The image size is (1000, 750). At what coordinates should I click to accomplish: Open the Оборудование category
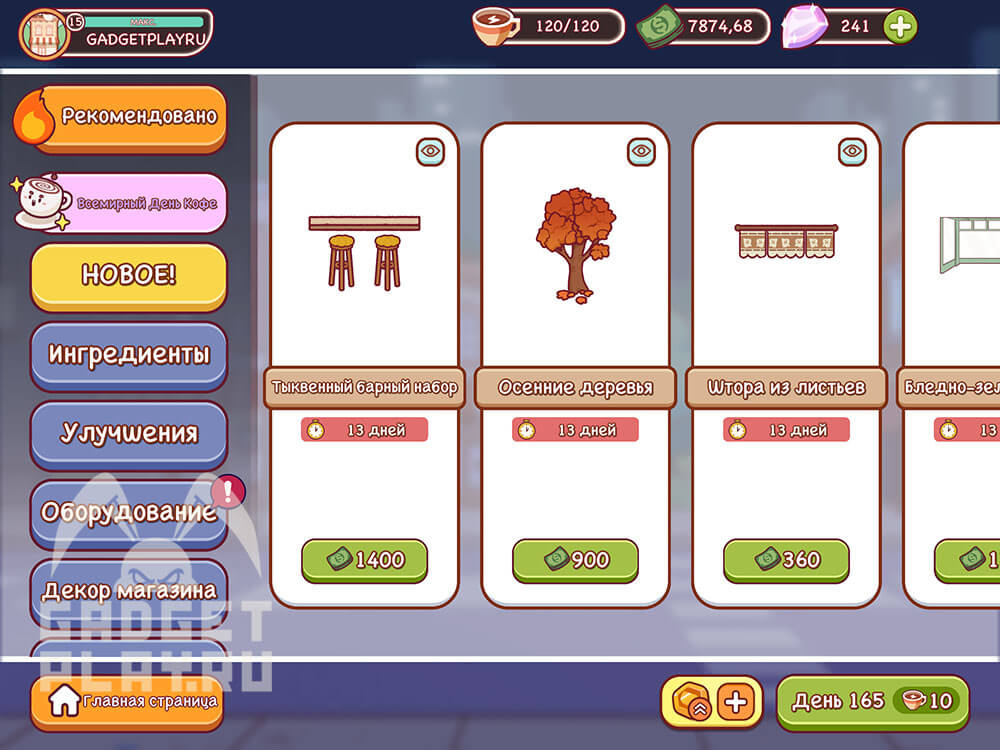(128, 512)
